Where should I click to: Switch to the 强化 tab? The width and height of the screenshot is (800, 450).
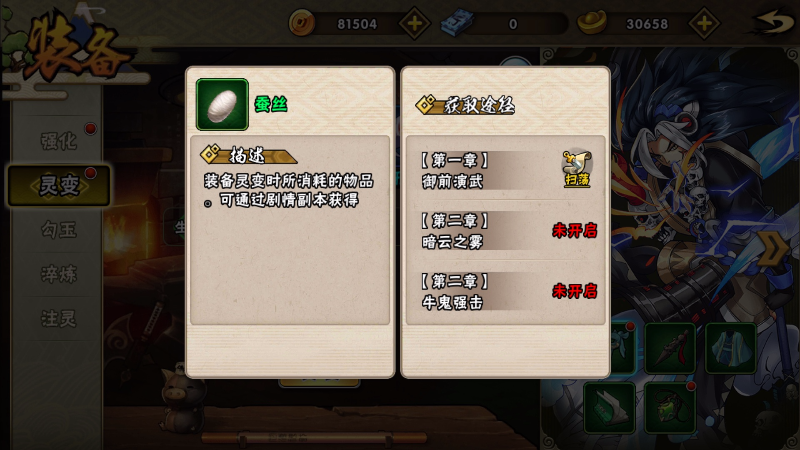58,141
